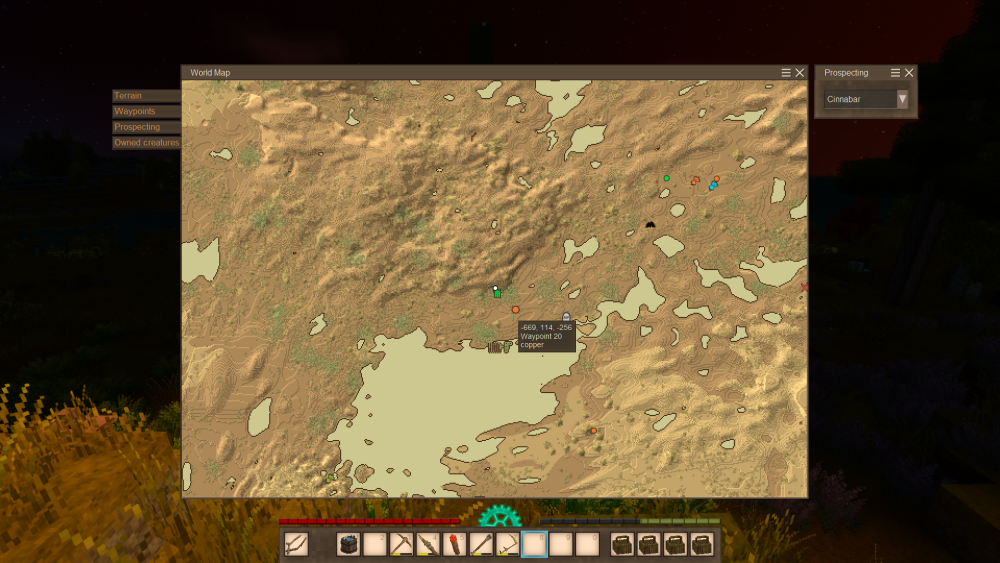Click the offhand slot left of the hotbar

pyautogui.click(x=296, y=544)
